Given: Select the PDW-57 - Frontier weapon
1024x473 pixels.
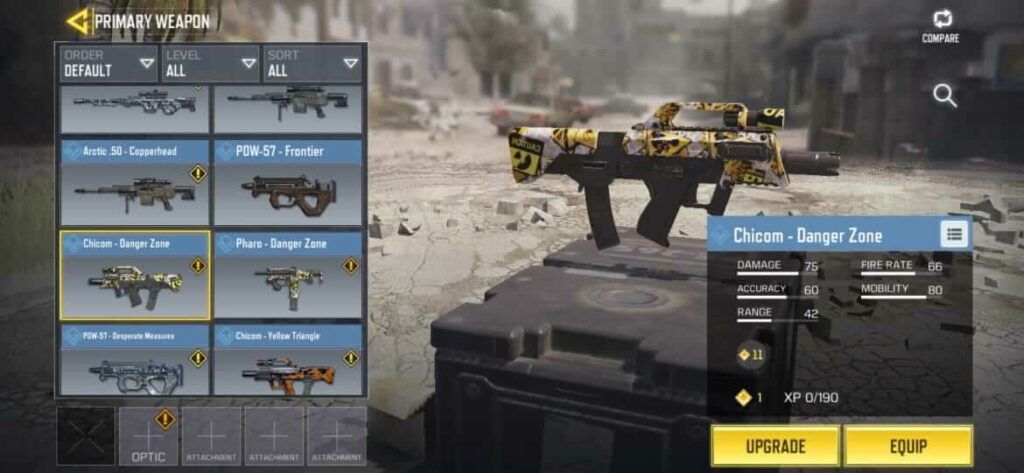Looking at the screenshot, I should pyautogui.click(x=288, y=183).
